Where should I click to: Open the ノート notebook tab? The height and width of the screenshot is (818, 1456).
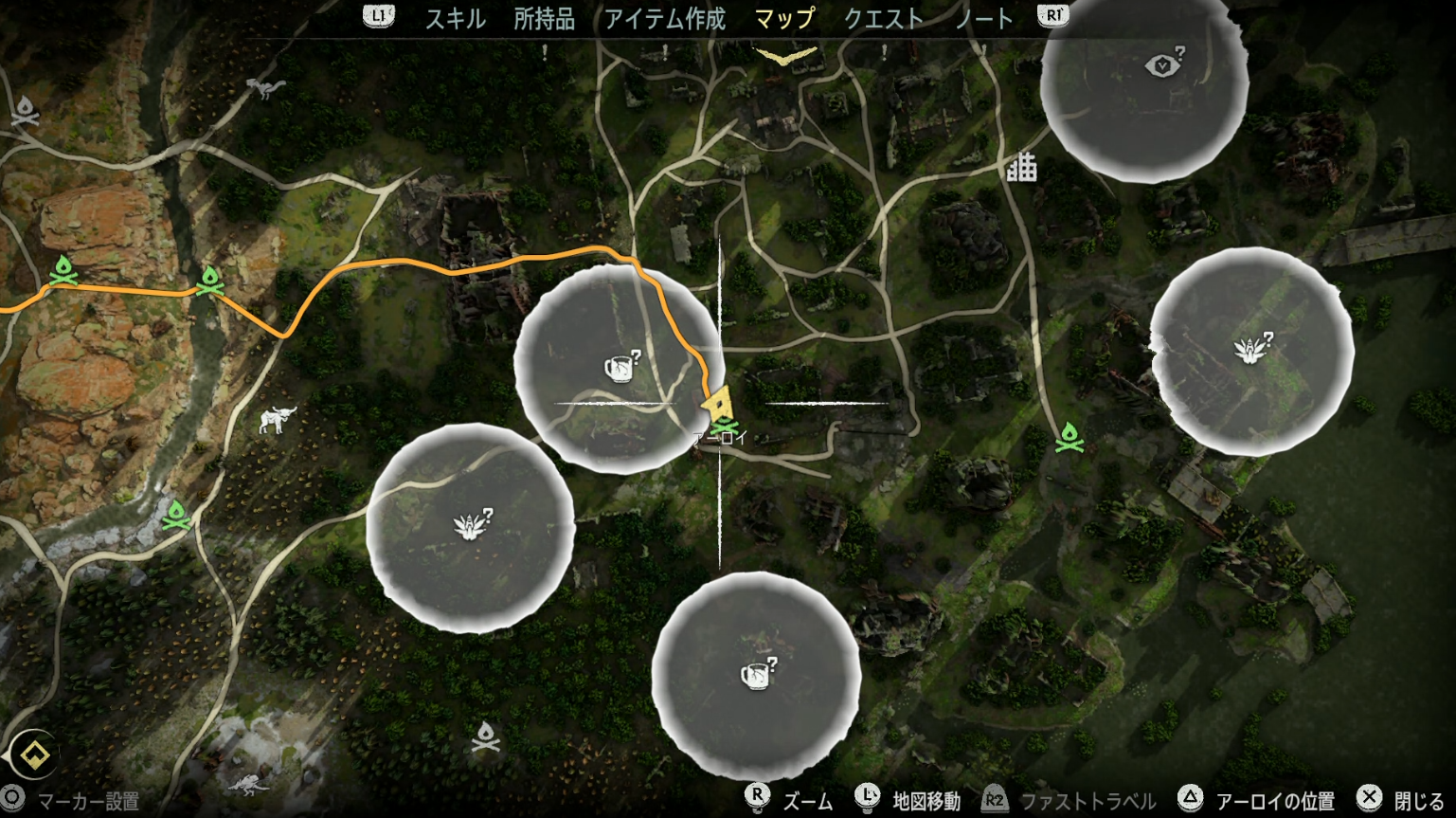(x=983, y=19)
